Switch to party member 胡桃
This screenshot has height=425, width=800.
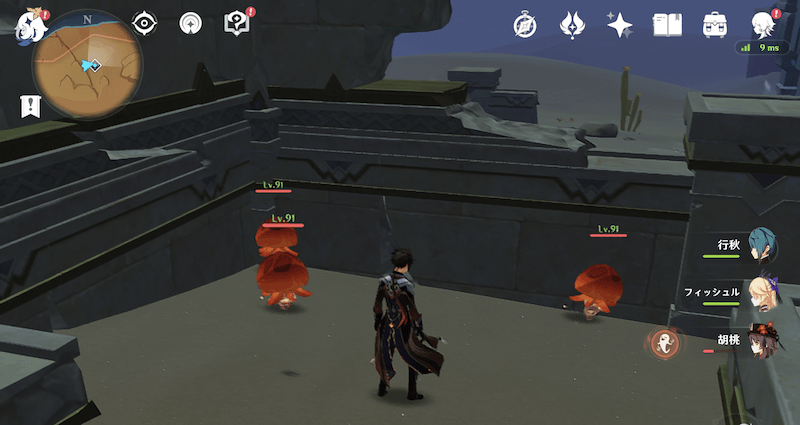click(x=762, y=342)
